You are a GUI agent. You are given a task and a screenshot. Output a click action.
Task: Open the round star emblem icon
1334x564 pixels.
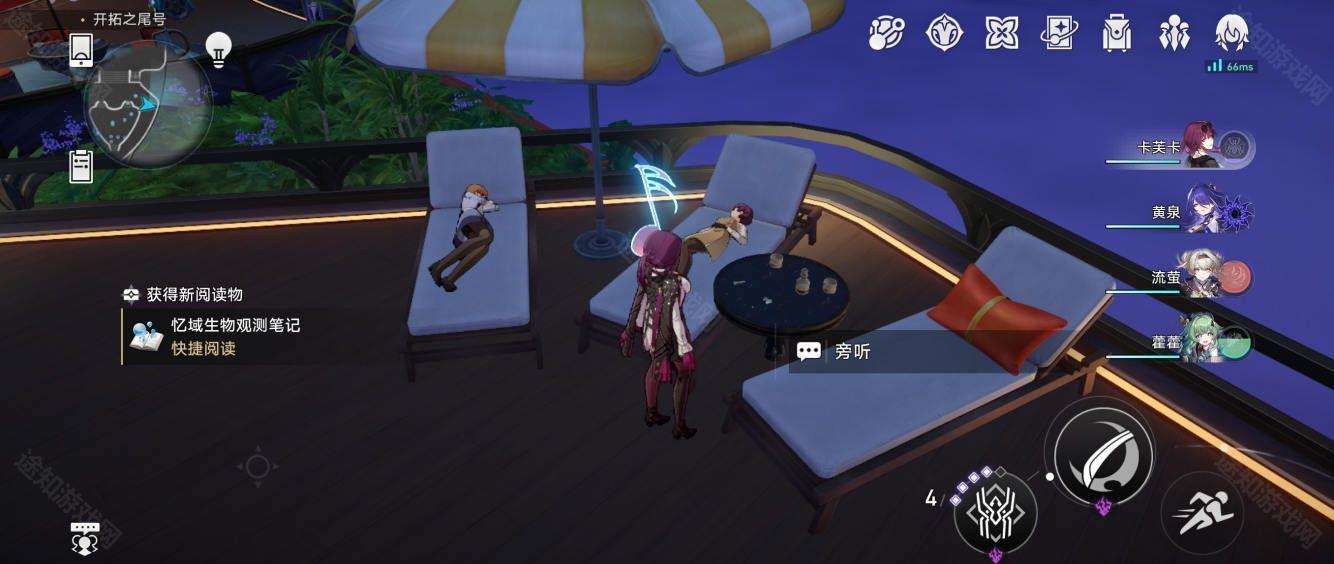coord(943,34)
